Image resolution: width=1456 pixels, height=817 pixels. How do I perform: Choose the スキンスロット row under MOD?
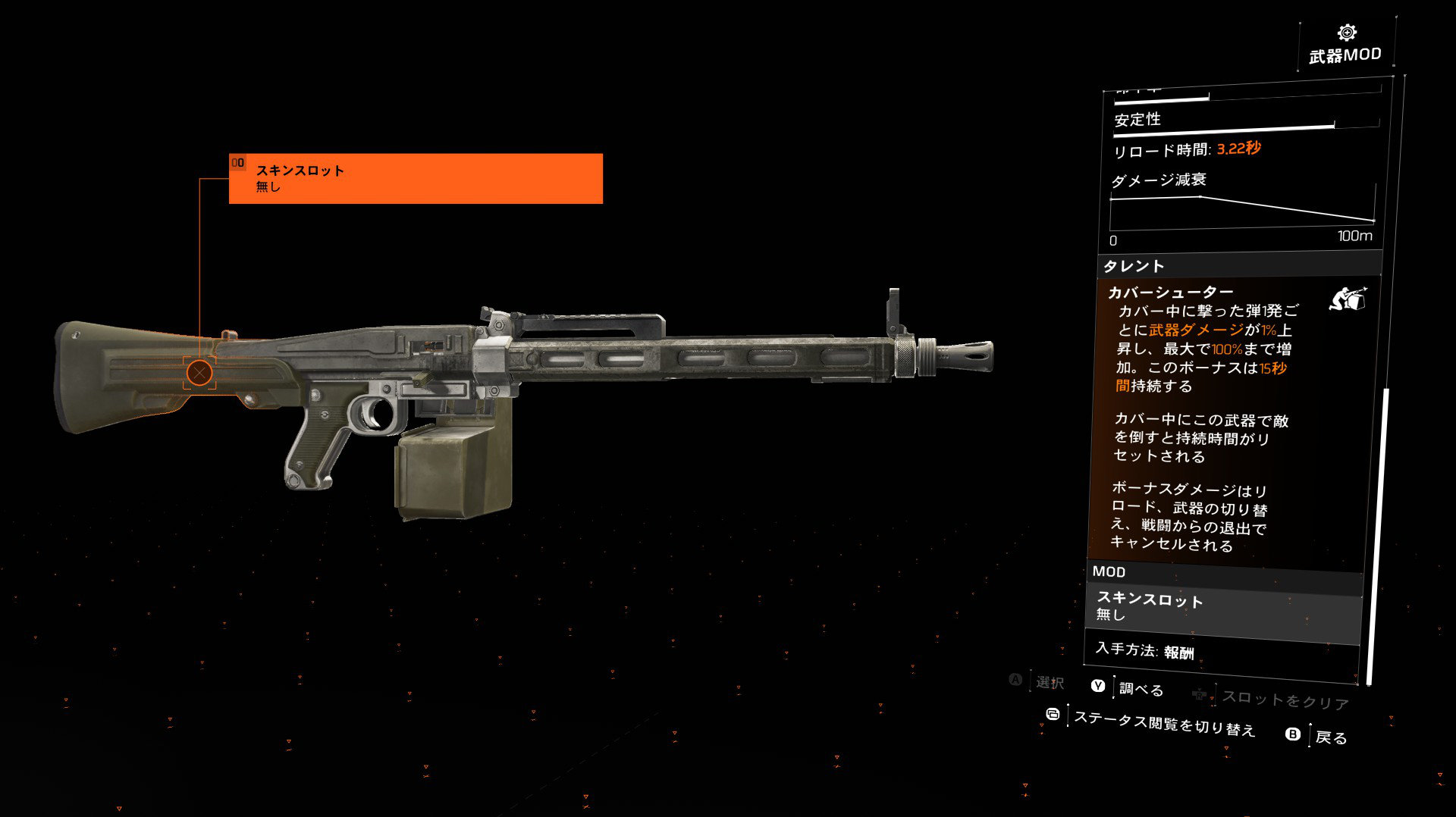click(x=1224, y=607)
